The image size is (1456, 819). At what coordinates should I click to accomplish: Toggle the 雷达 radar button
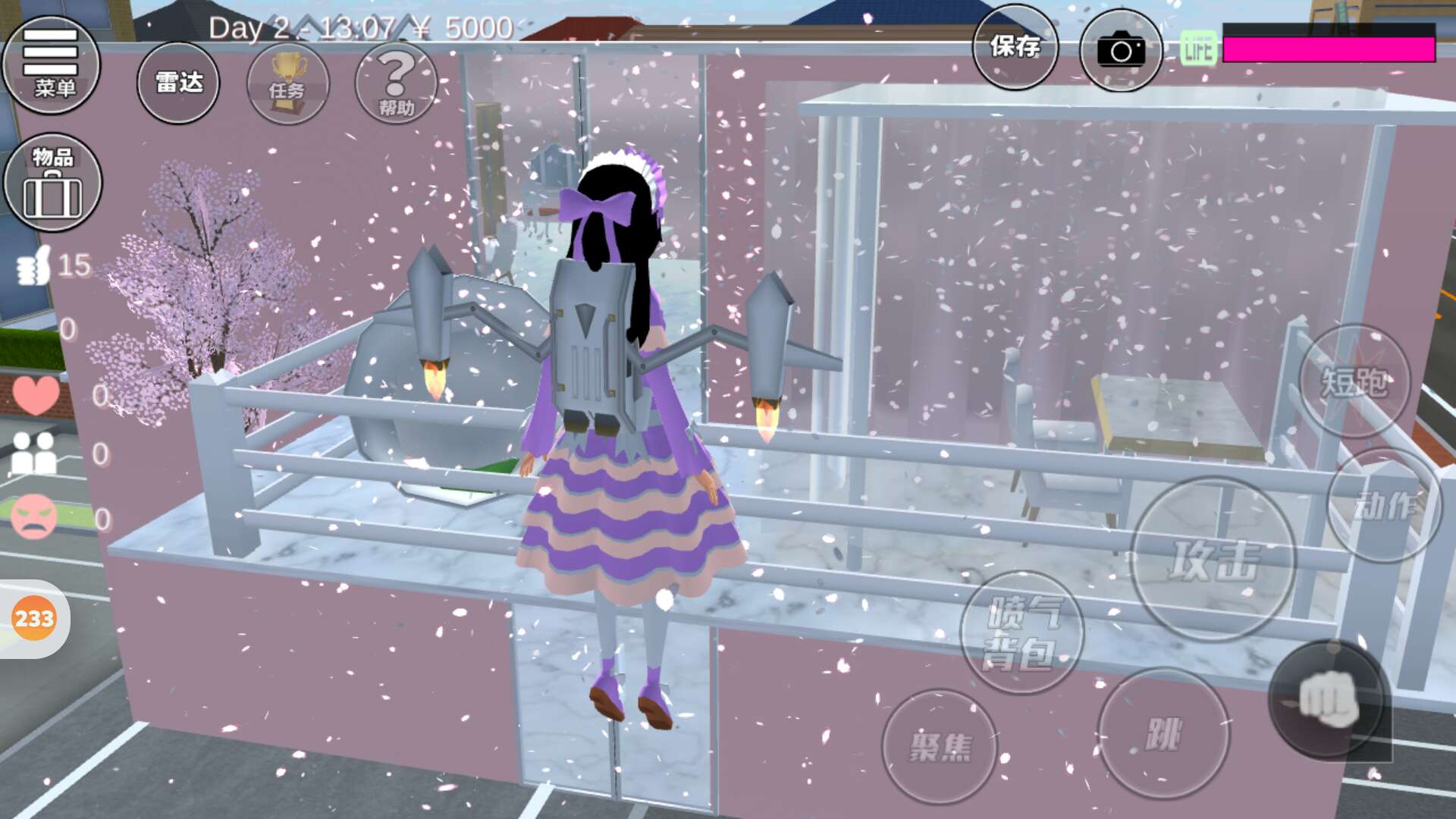(x=178, y=83)
